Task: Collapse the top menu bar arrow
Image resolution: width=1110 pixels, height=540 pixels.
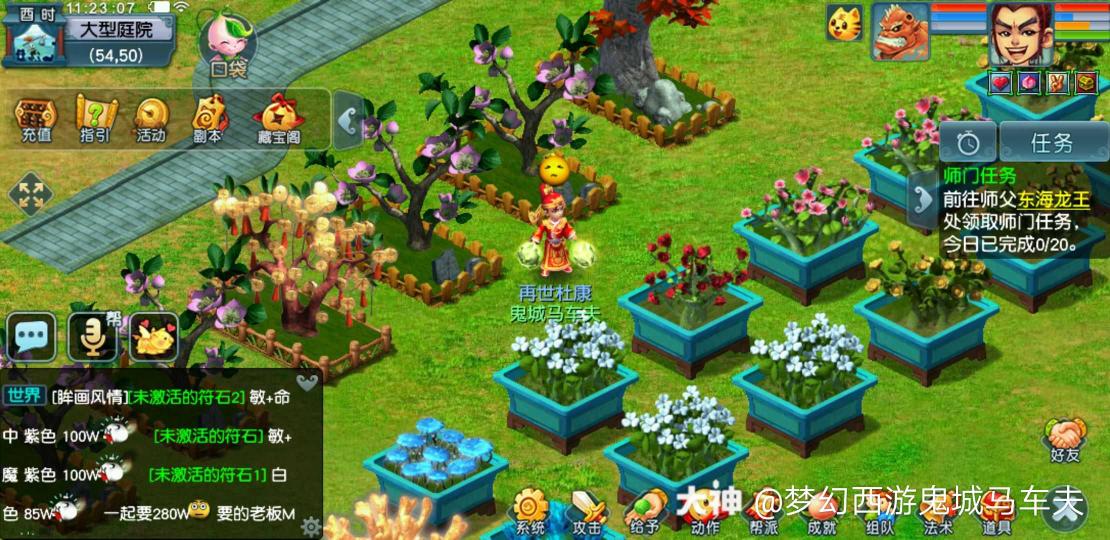Action: pyautogui.click(x=347, y=122)
